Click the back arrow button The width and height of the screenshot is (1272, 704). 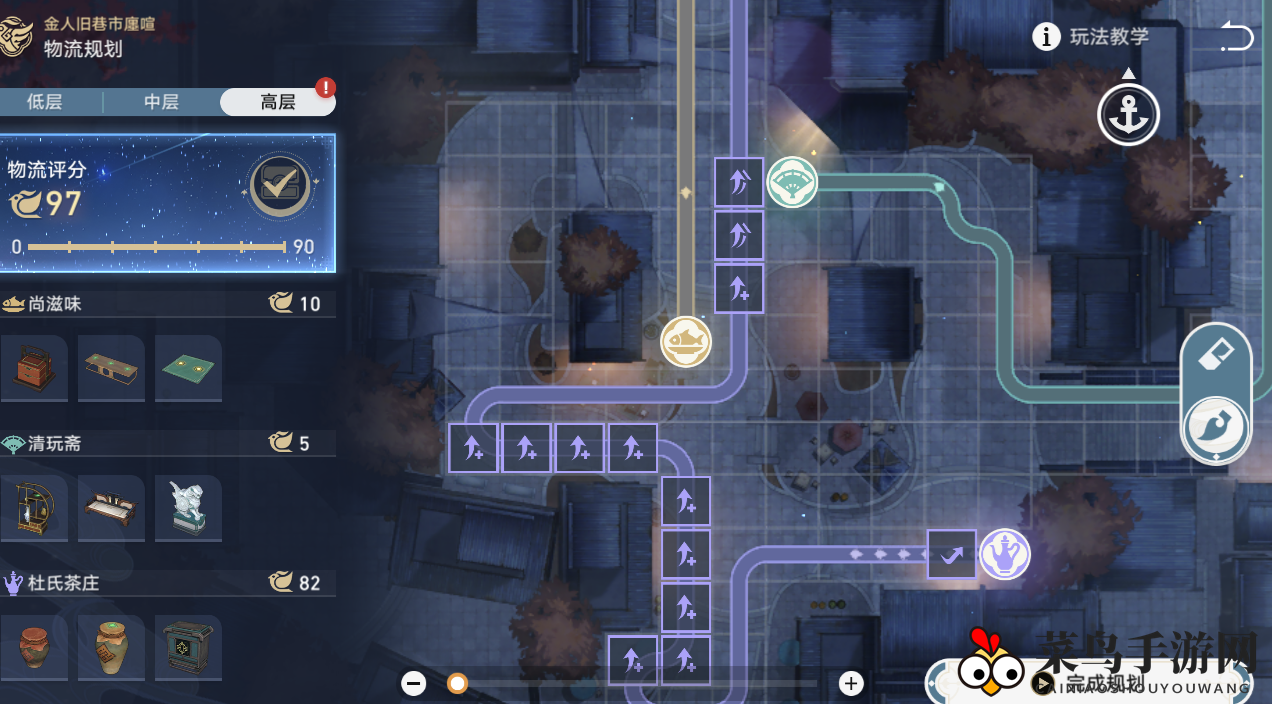pyautogui.click(x=1236, y=38)
